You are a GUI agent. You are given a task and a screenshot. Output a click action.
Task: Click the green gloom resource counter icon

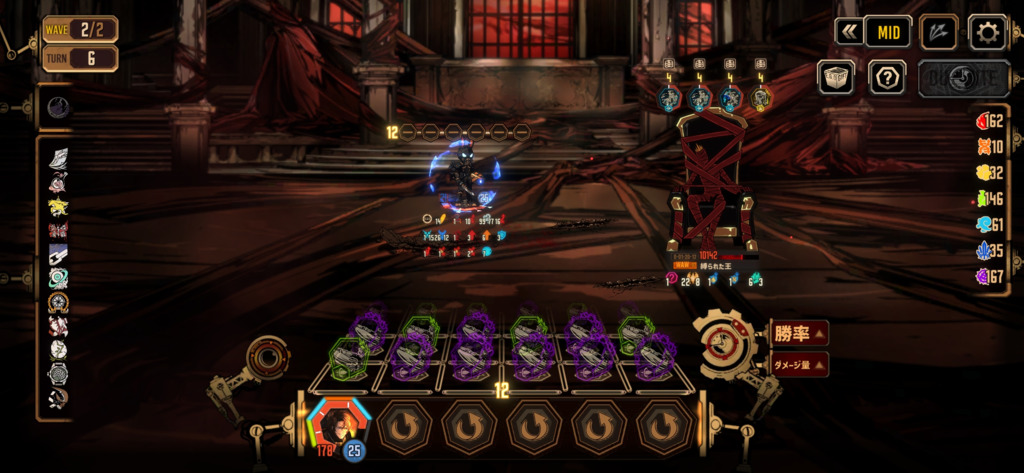pos(983,200)
